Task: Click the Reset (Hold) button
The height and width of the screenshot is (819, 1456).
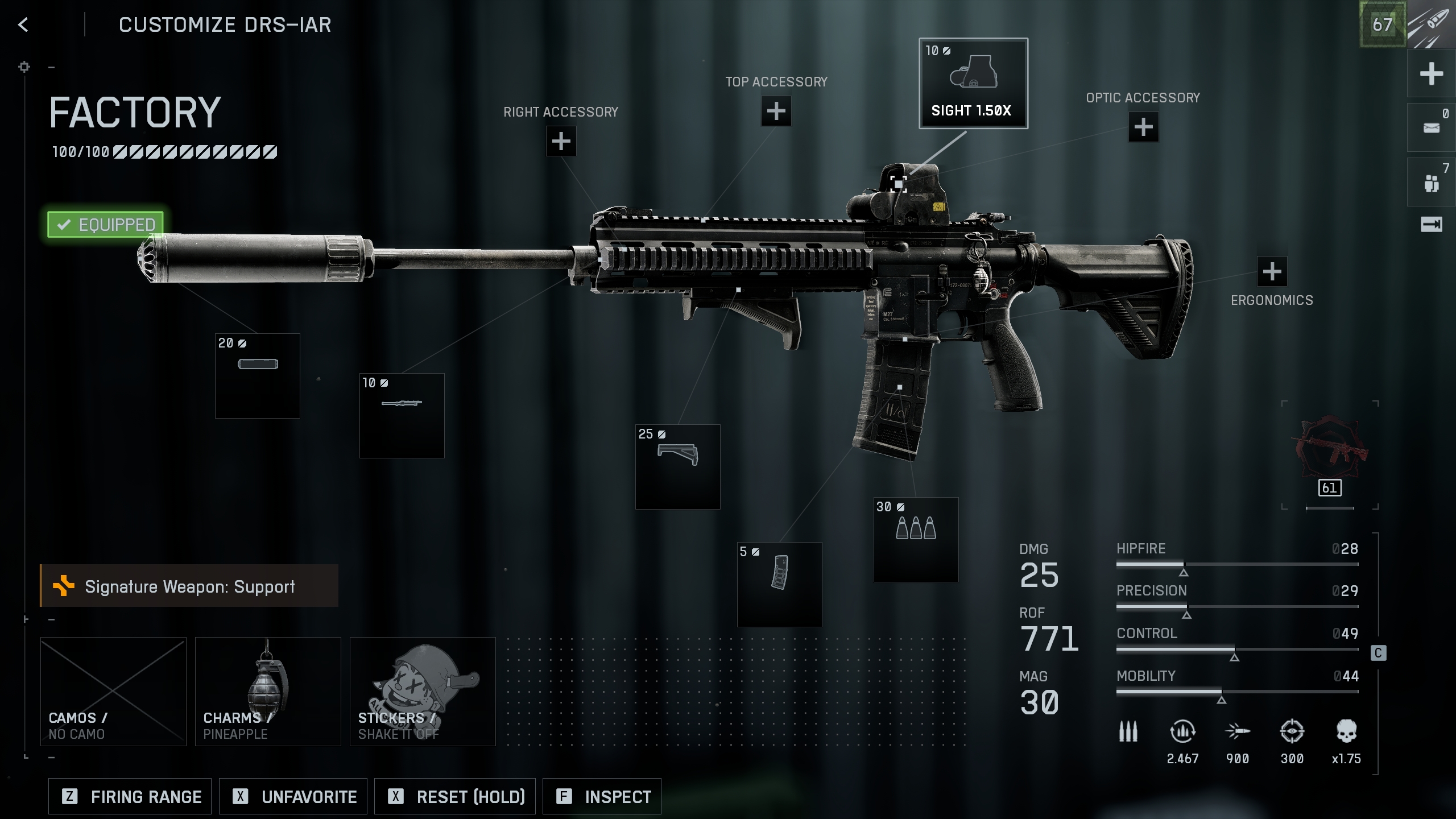Action: (x=455, y=797)
